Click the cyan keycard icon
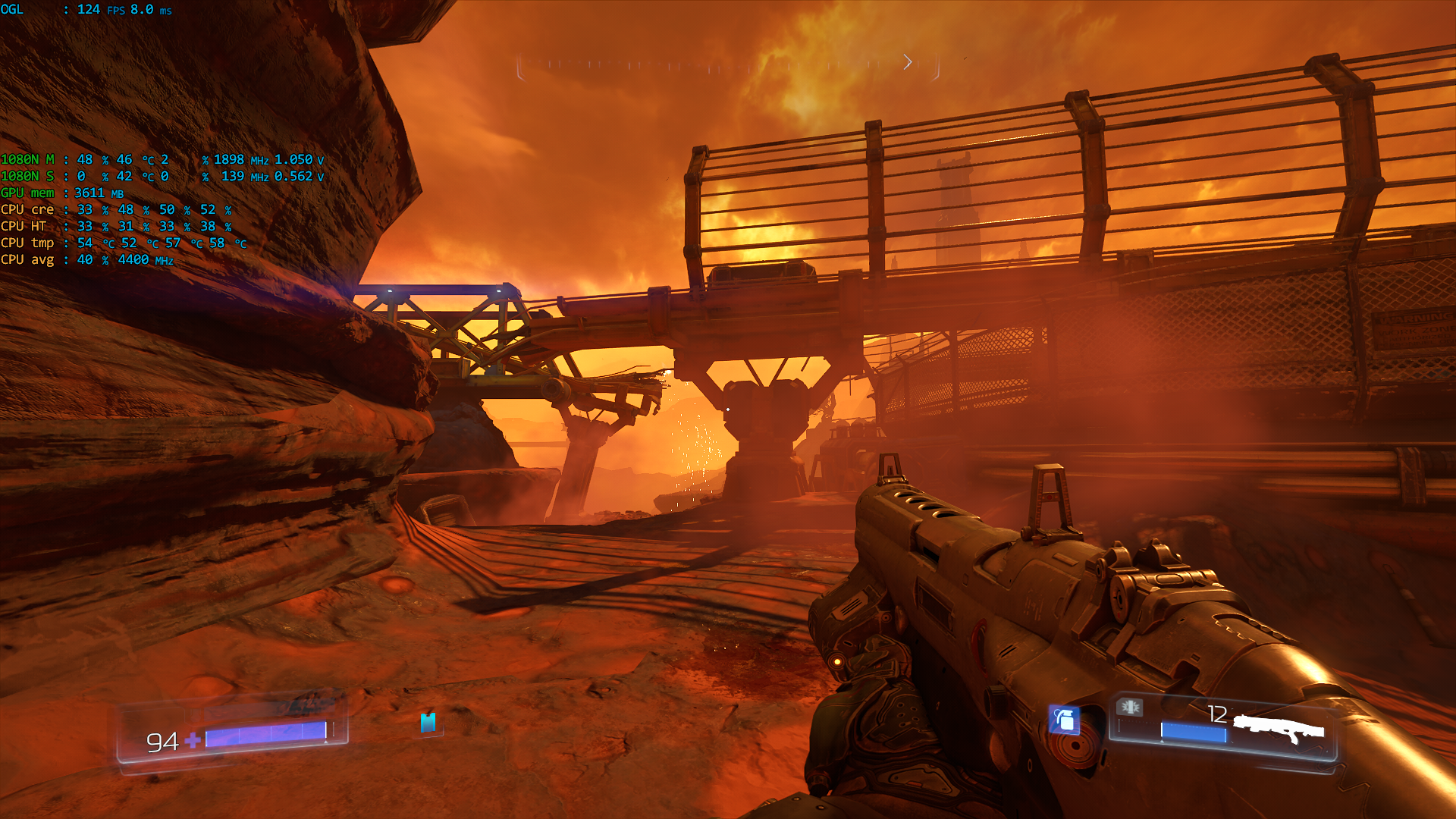 [428, 722]
